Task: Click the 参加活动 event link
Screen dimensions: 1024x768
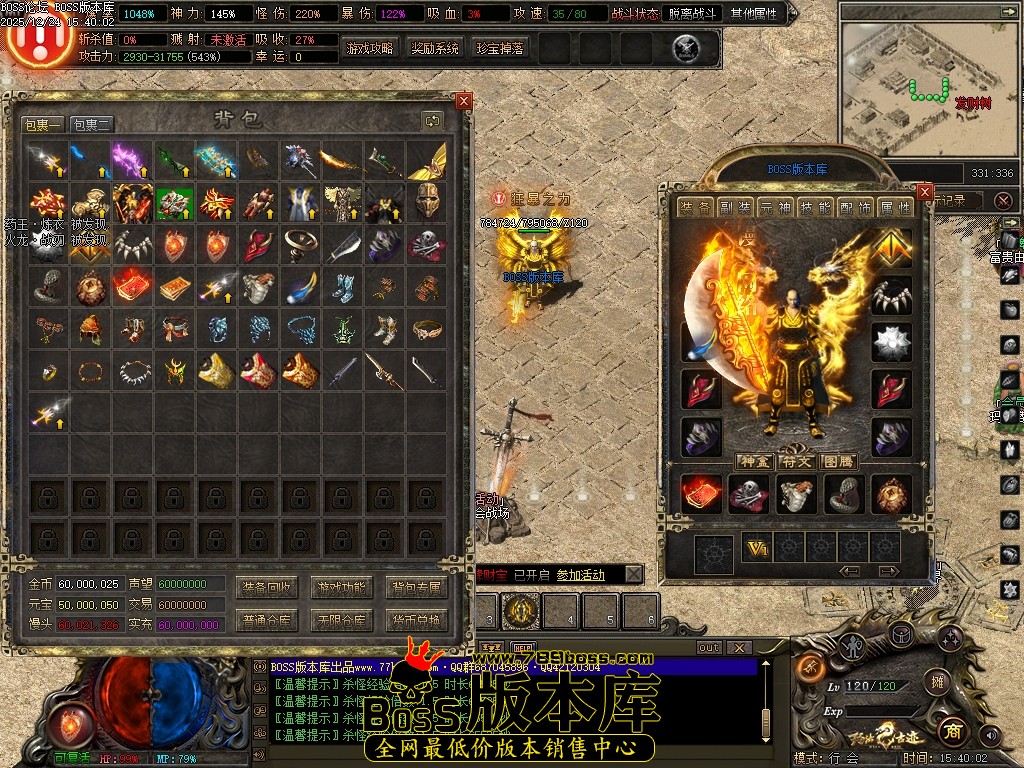Action: [580, 574]
